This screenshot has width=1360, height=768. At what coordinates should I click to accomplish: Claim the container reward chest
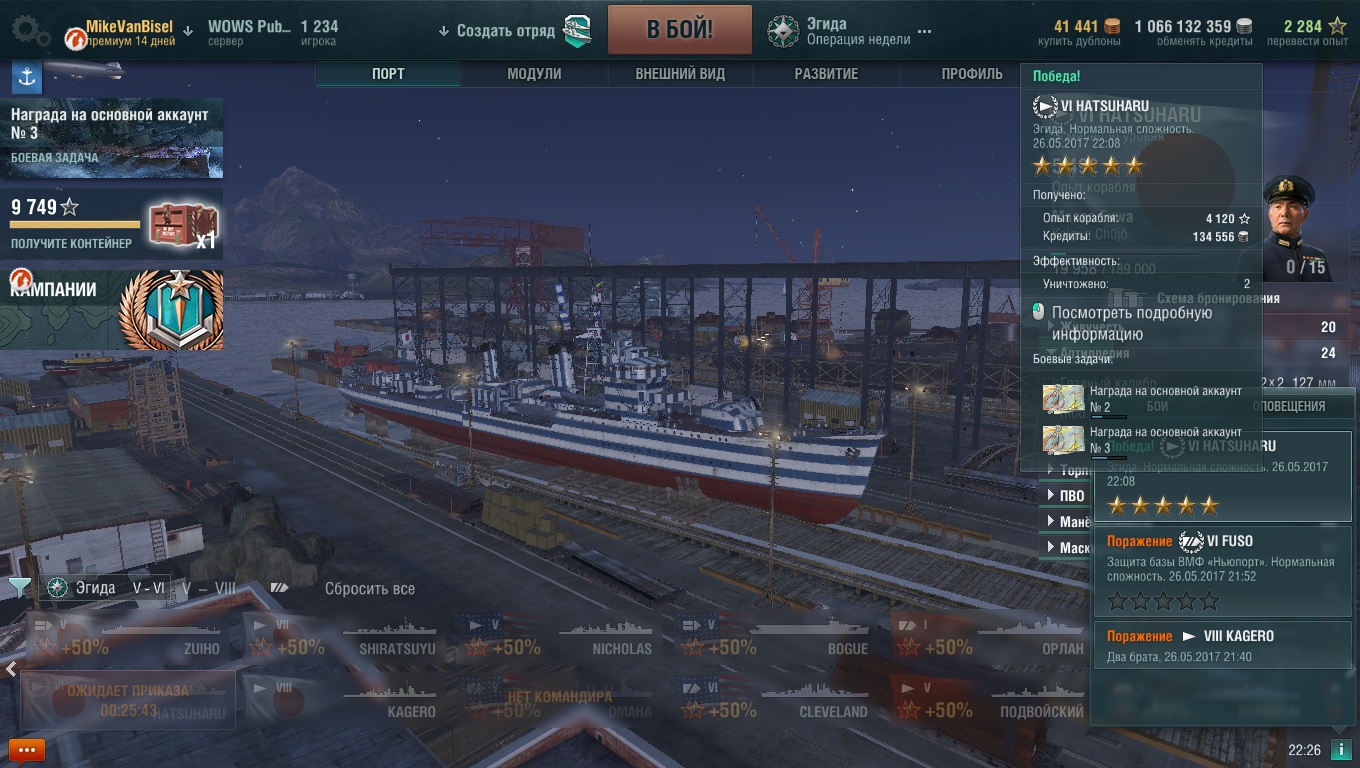pos(182,226)
